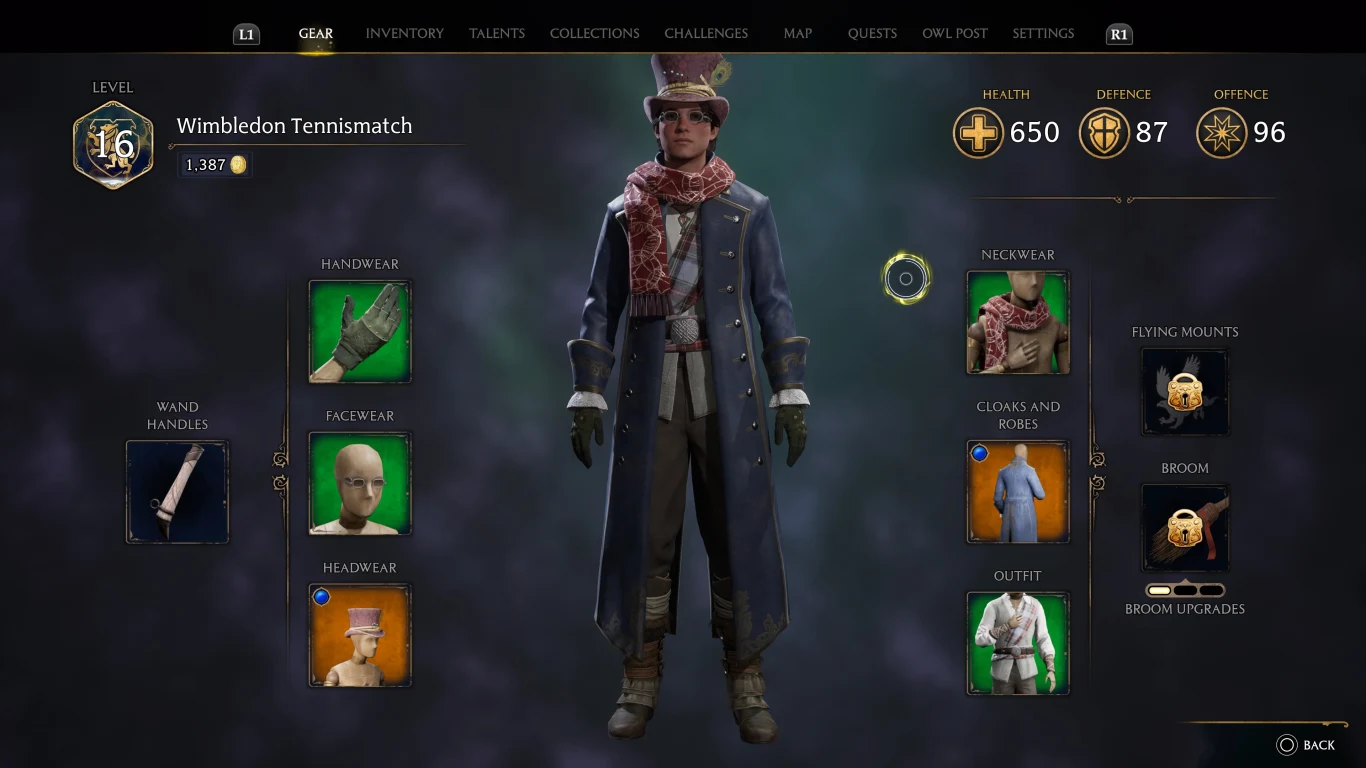Open the Talents tab
Screen dimensions: 1366x768
coord(496,33)
